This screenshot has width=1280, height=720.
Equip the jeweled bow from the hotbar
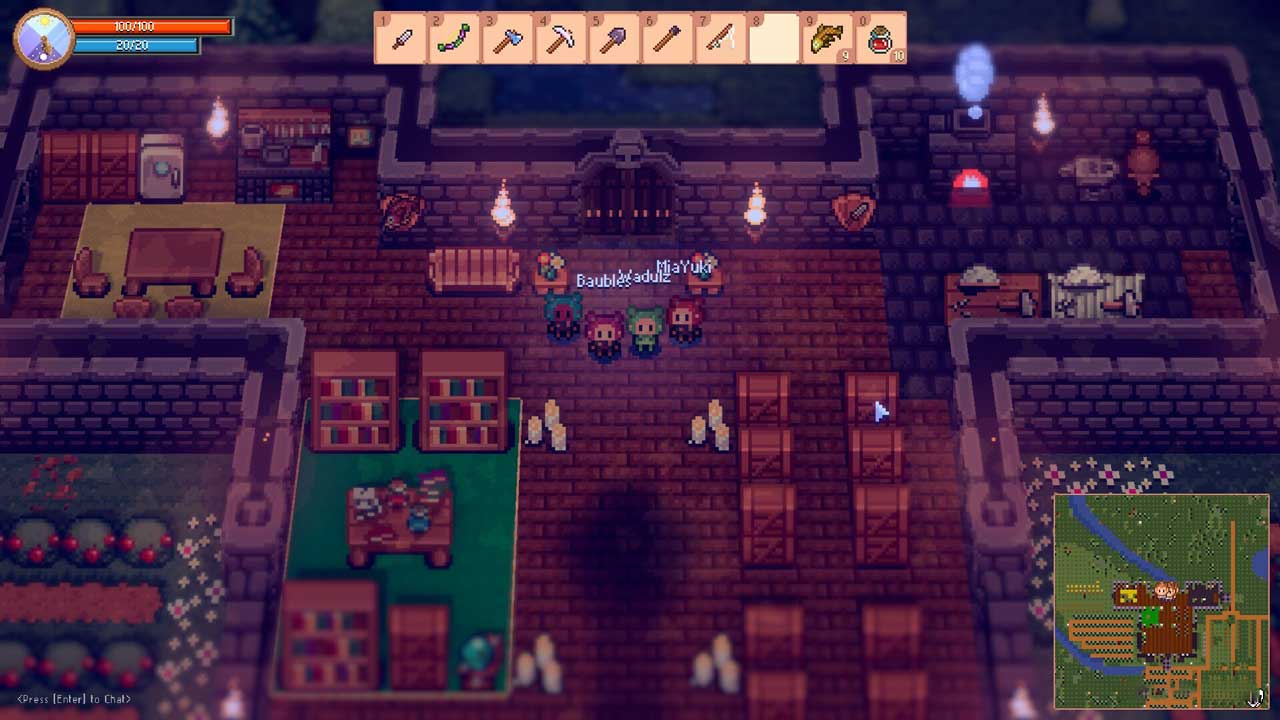click(x=454, y=38)
